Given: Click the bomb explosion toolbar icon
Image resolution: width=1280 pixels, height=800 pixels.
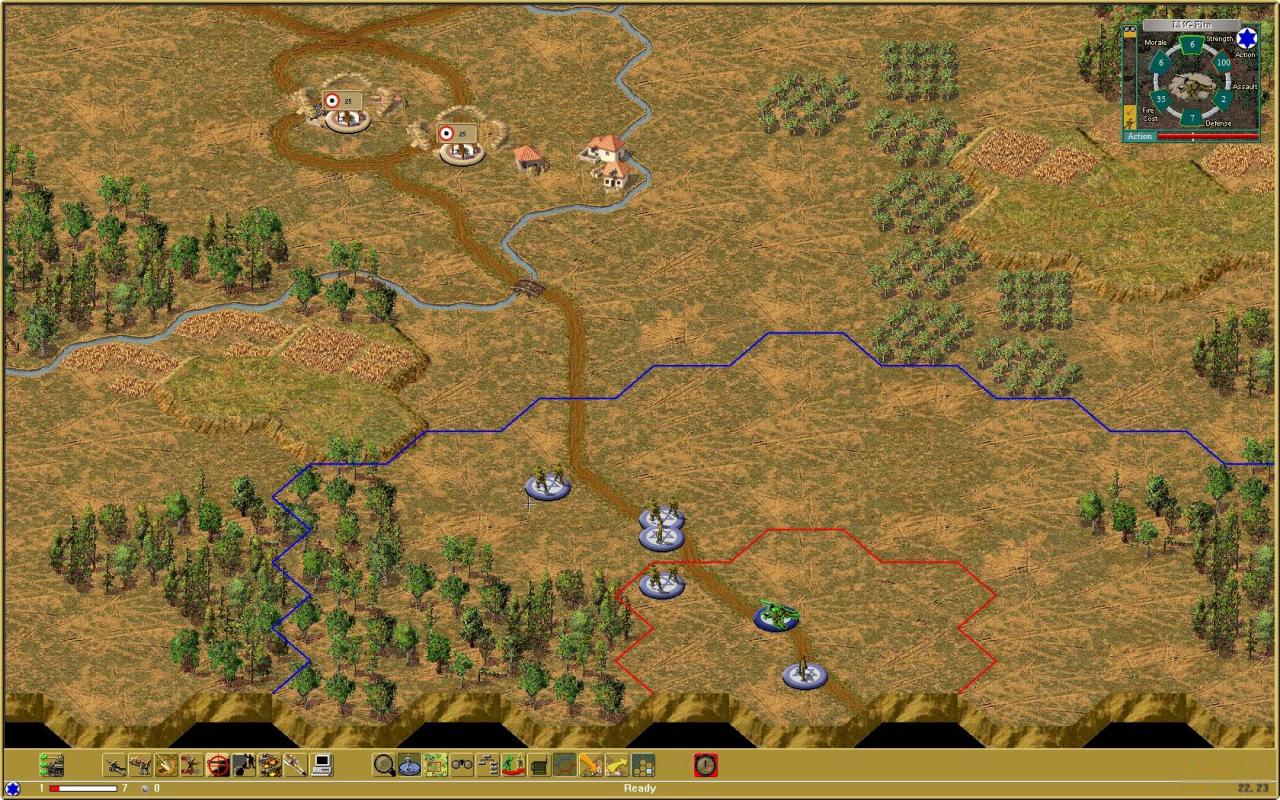Looking at the screenshot, I should click(244, 765).
